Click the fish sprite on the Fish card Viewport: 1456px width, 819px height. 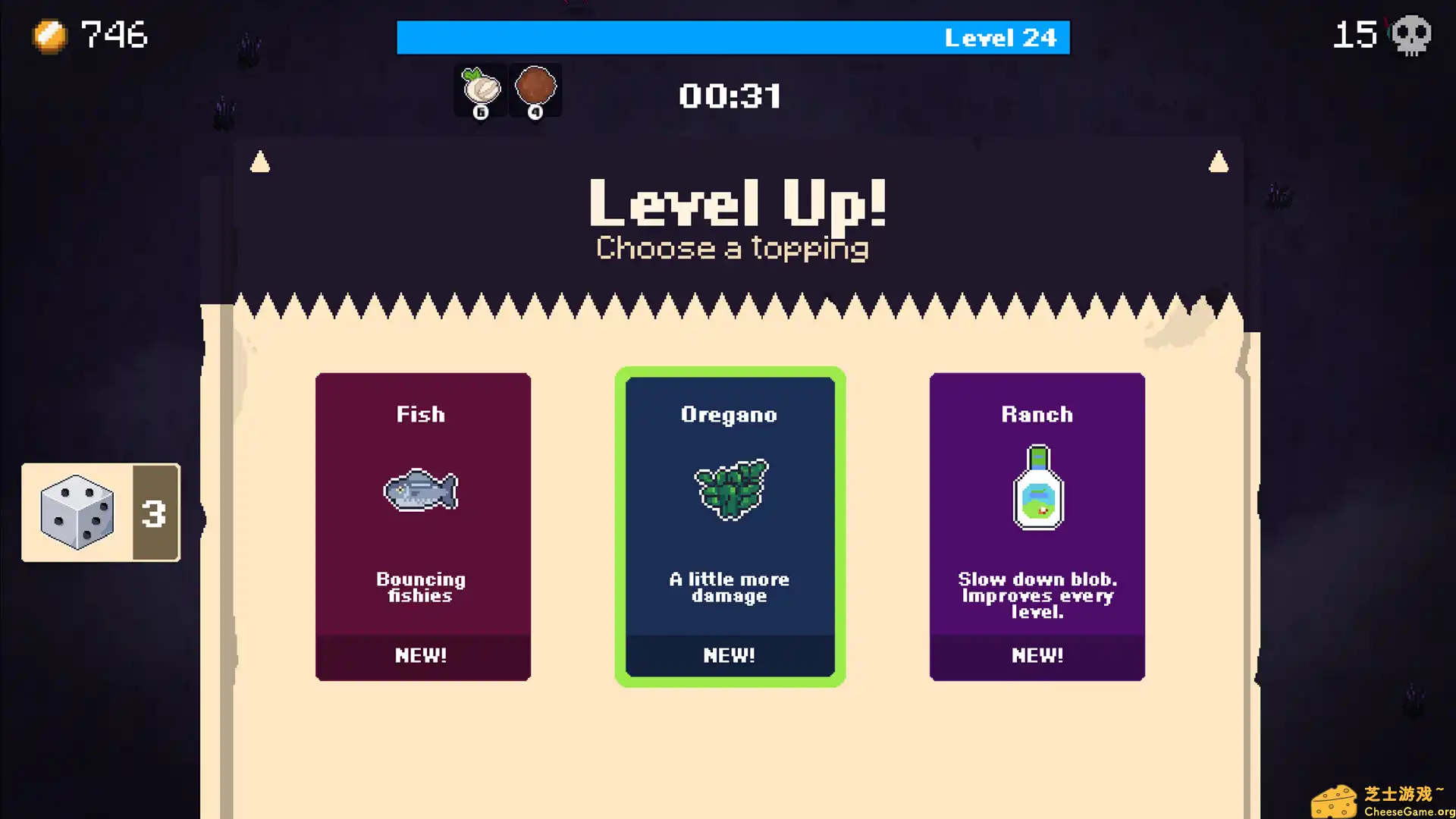(x=422, y=491)
